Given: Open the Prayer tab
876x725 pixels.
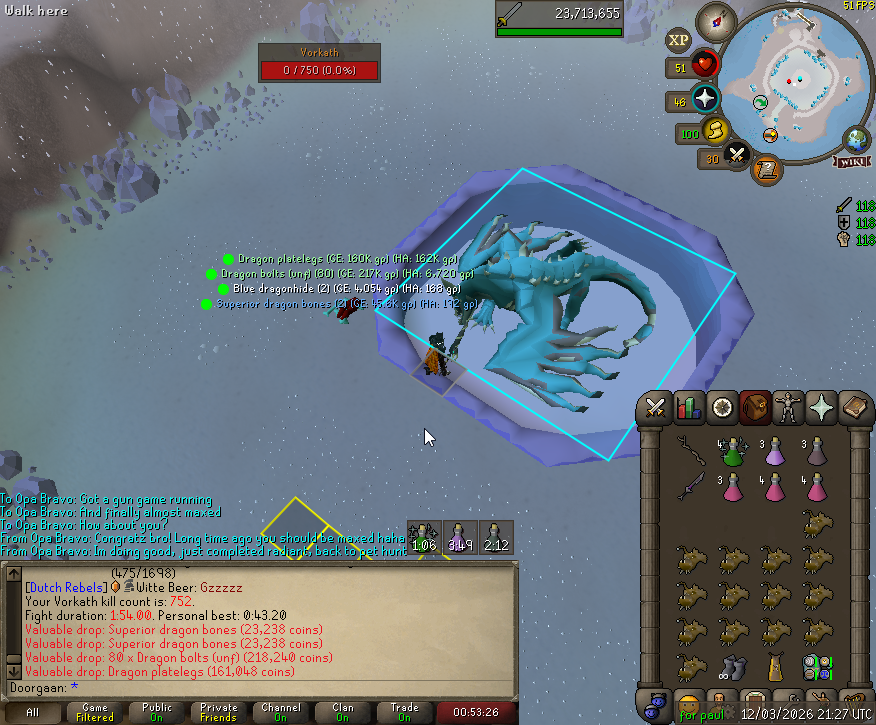Looking at the screenshot, I should pyautogui.click(x=821, y=407).
